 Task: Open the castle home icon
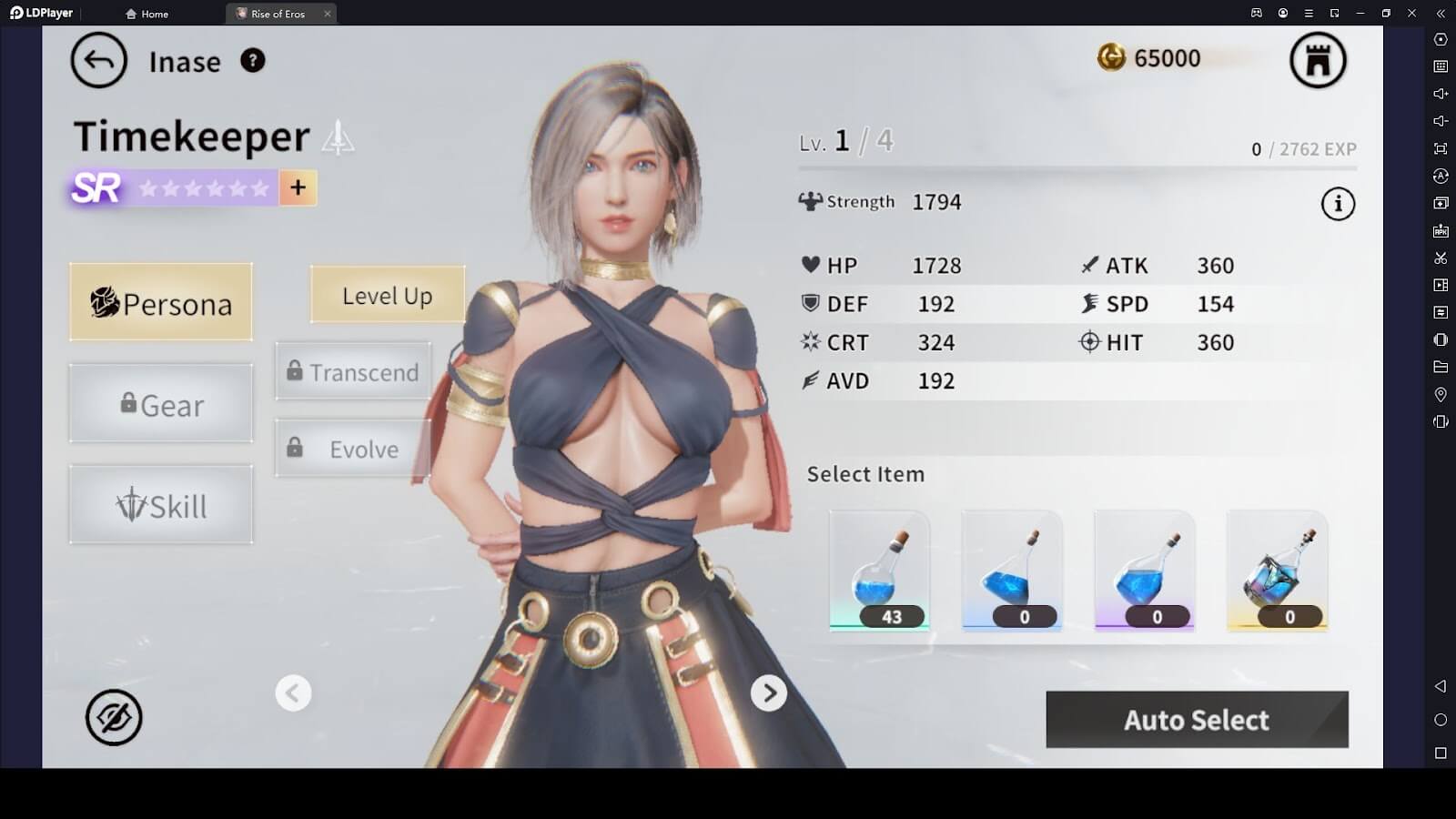(1318, 61)
